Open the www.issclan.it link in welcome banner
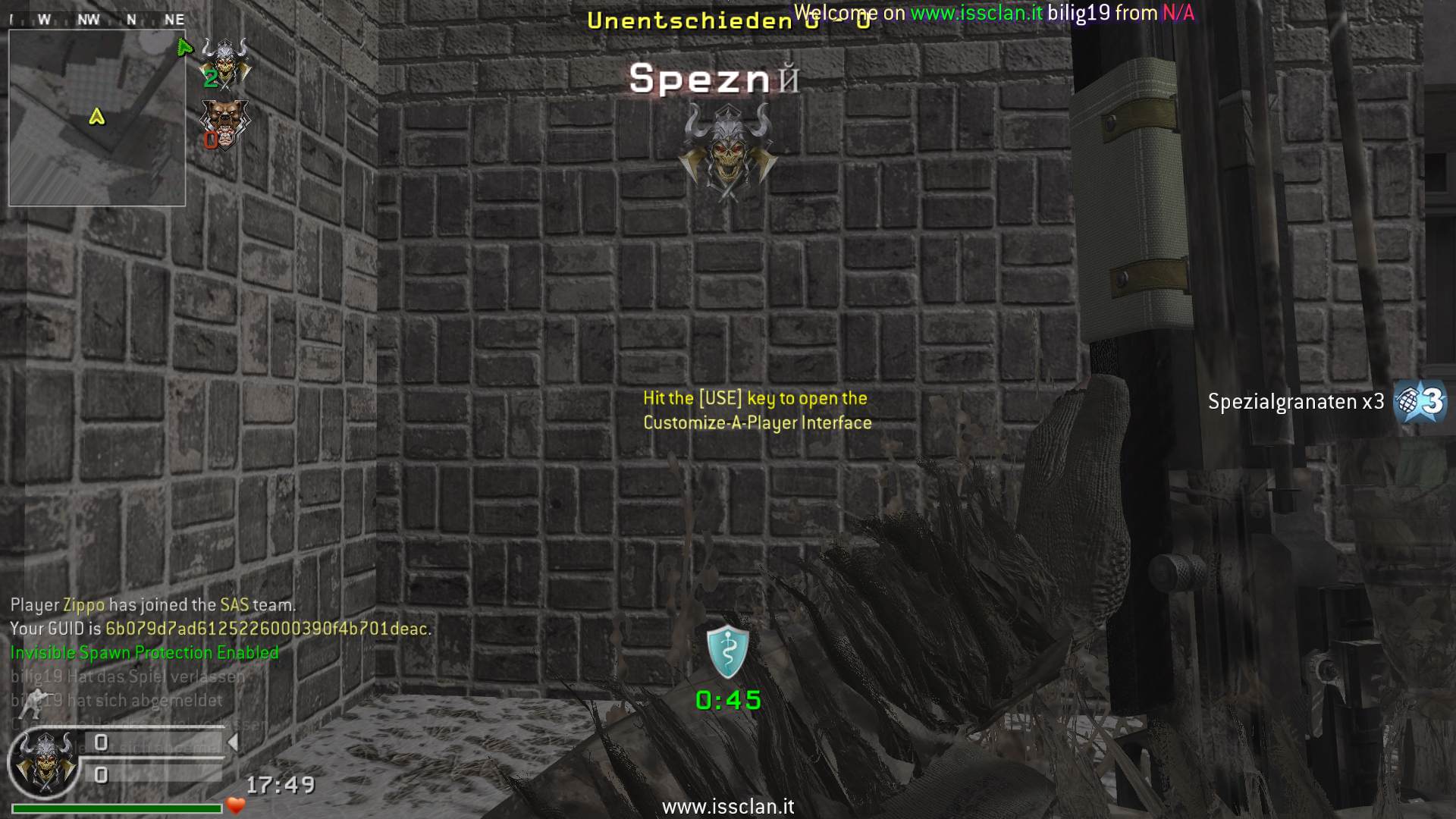 pyautogui.click(x=976, y=13)
